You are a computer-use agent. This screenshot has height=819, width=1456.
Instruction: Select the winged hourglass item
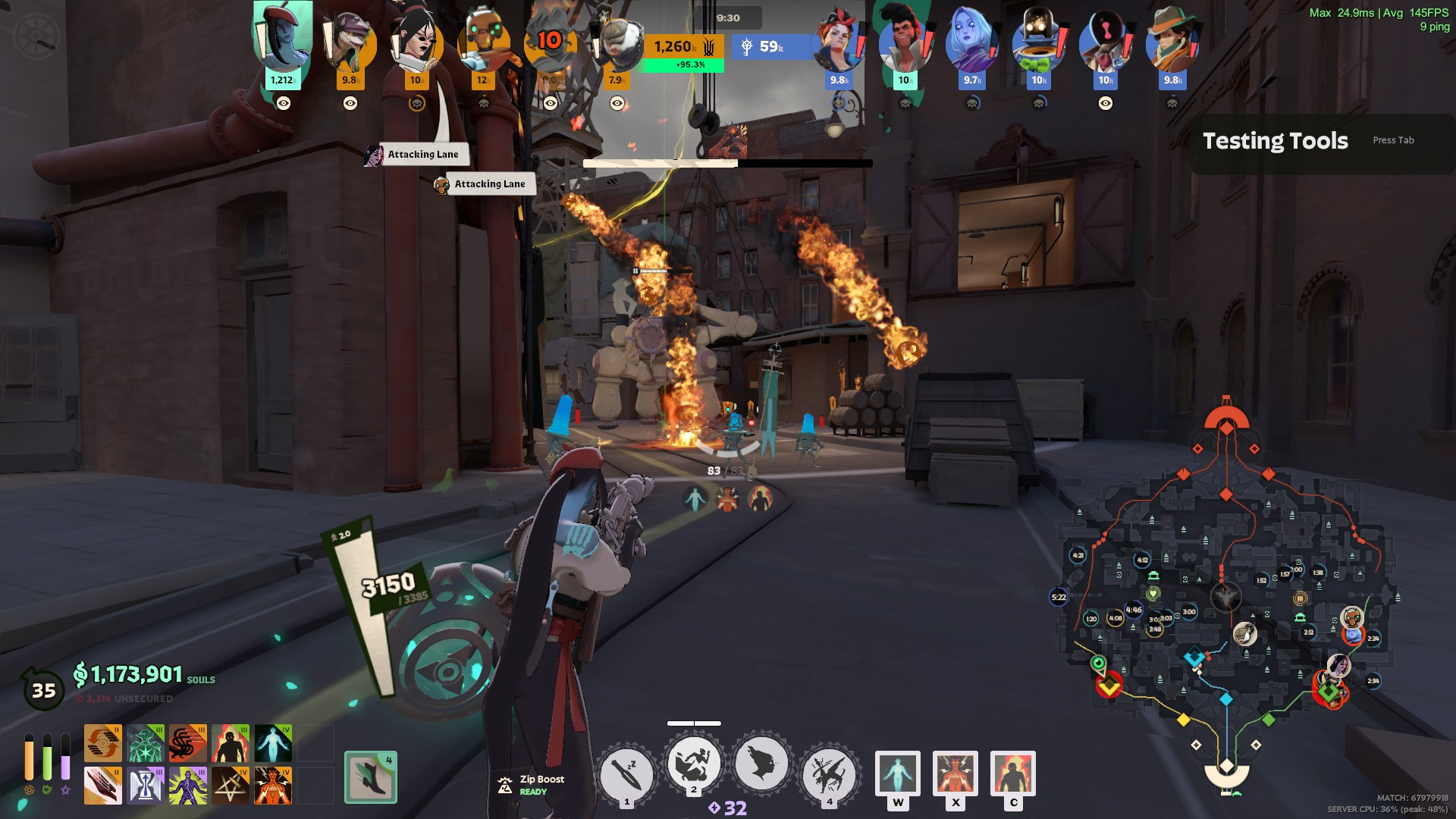[145, 786]
